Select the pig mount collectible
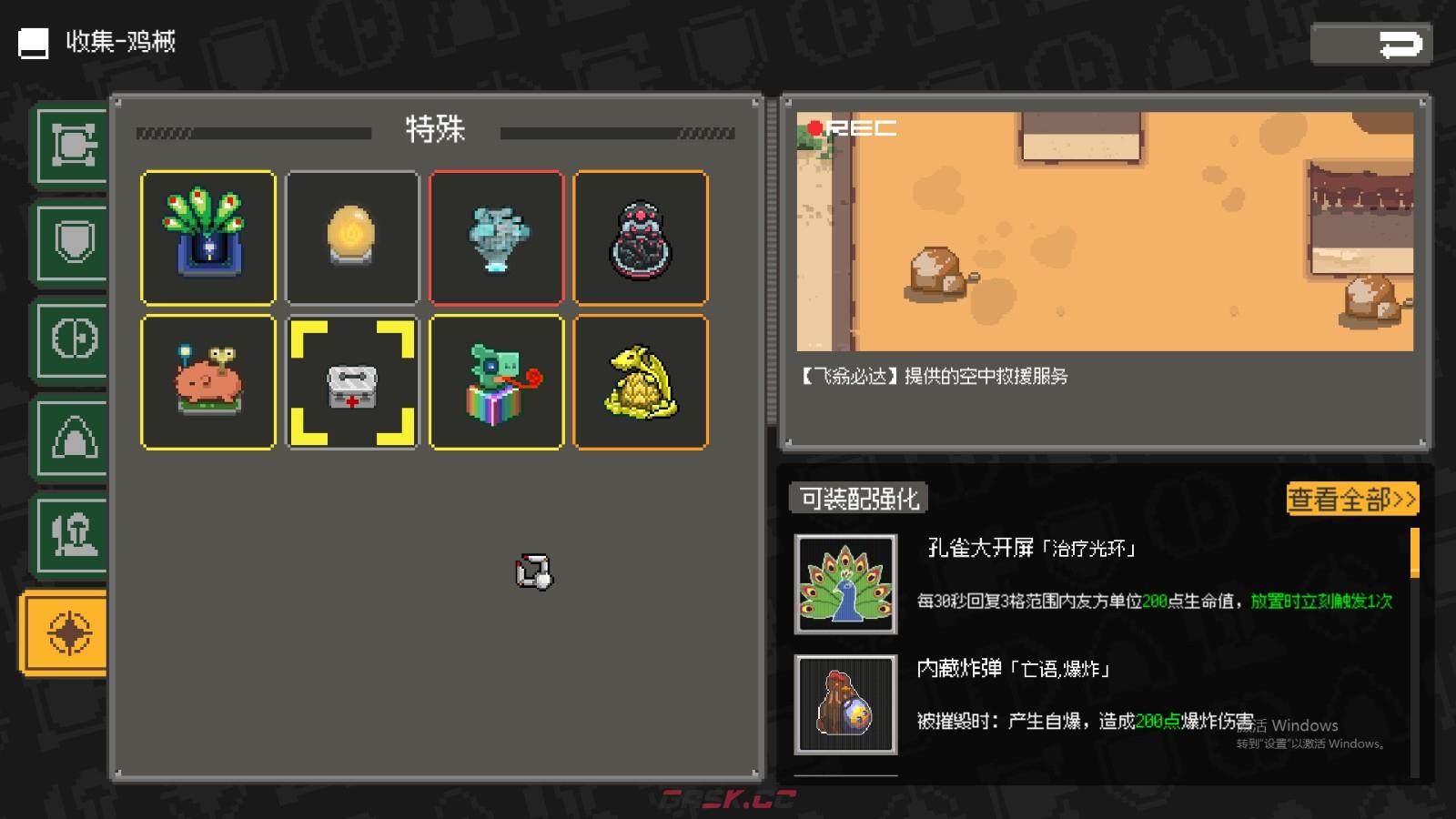 (x=207, y=381)
